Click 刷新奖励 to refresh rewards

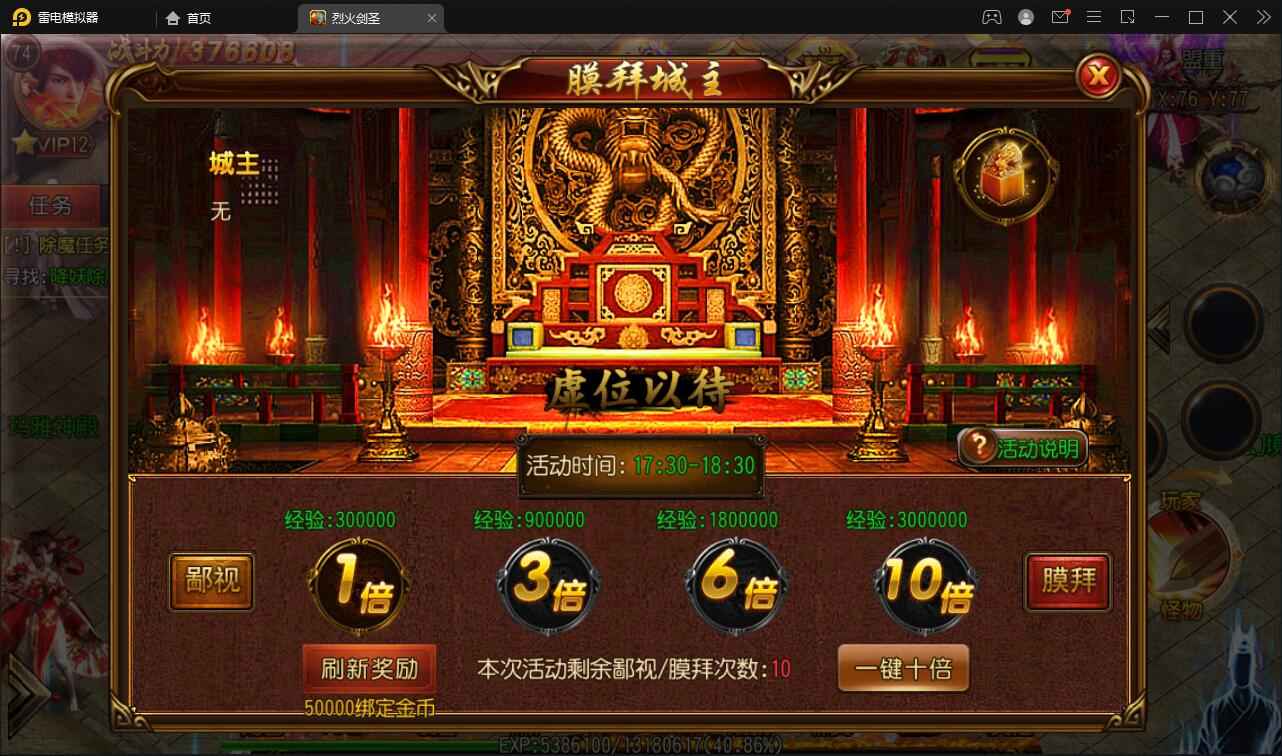(x=372, y=668)
